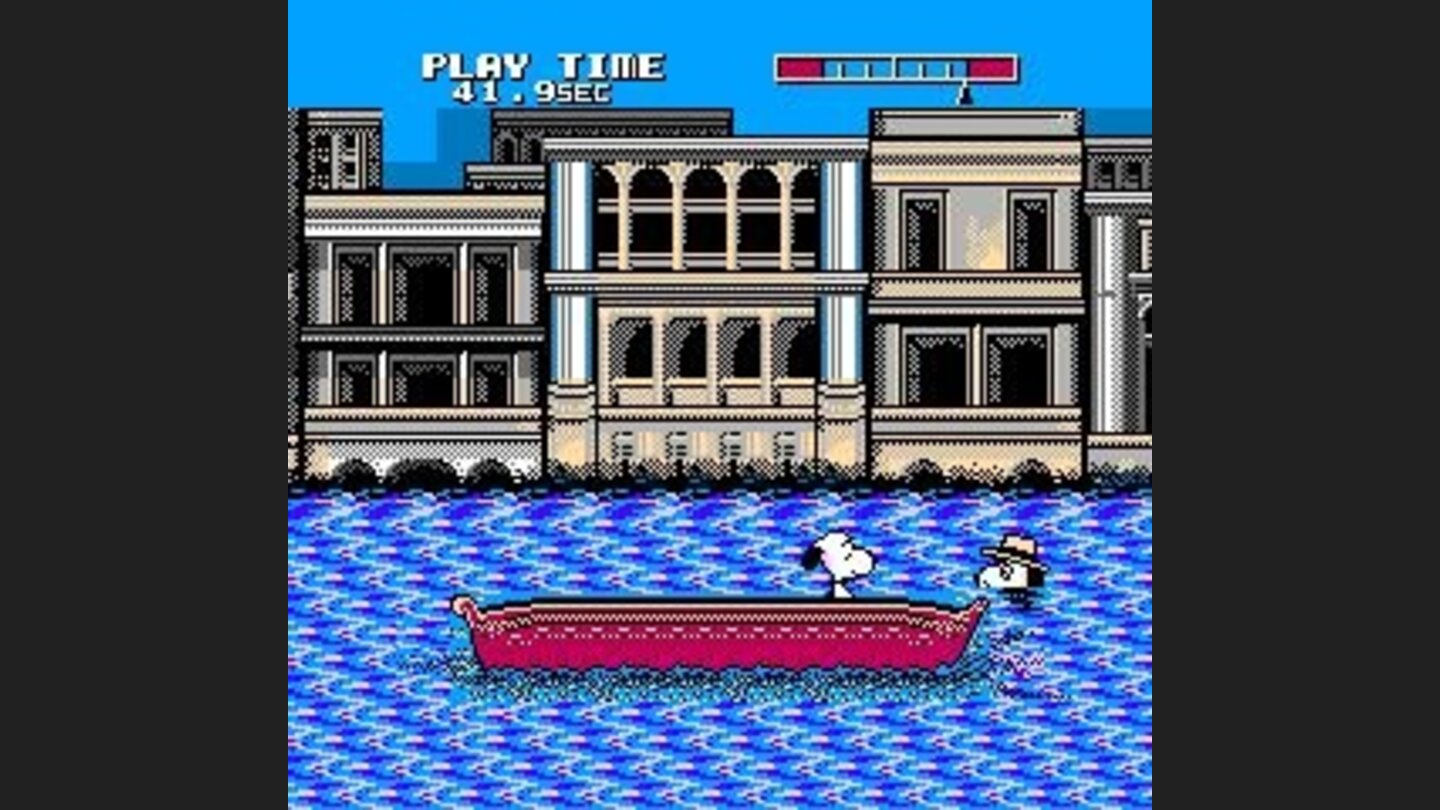Screen dimensions: 1440x810
Task: Click the pointer marker below the gauge
Action: point(965,95)
